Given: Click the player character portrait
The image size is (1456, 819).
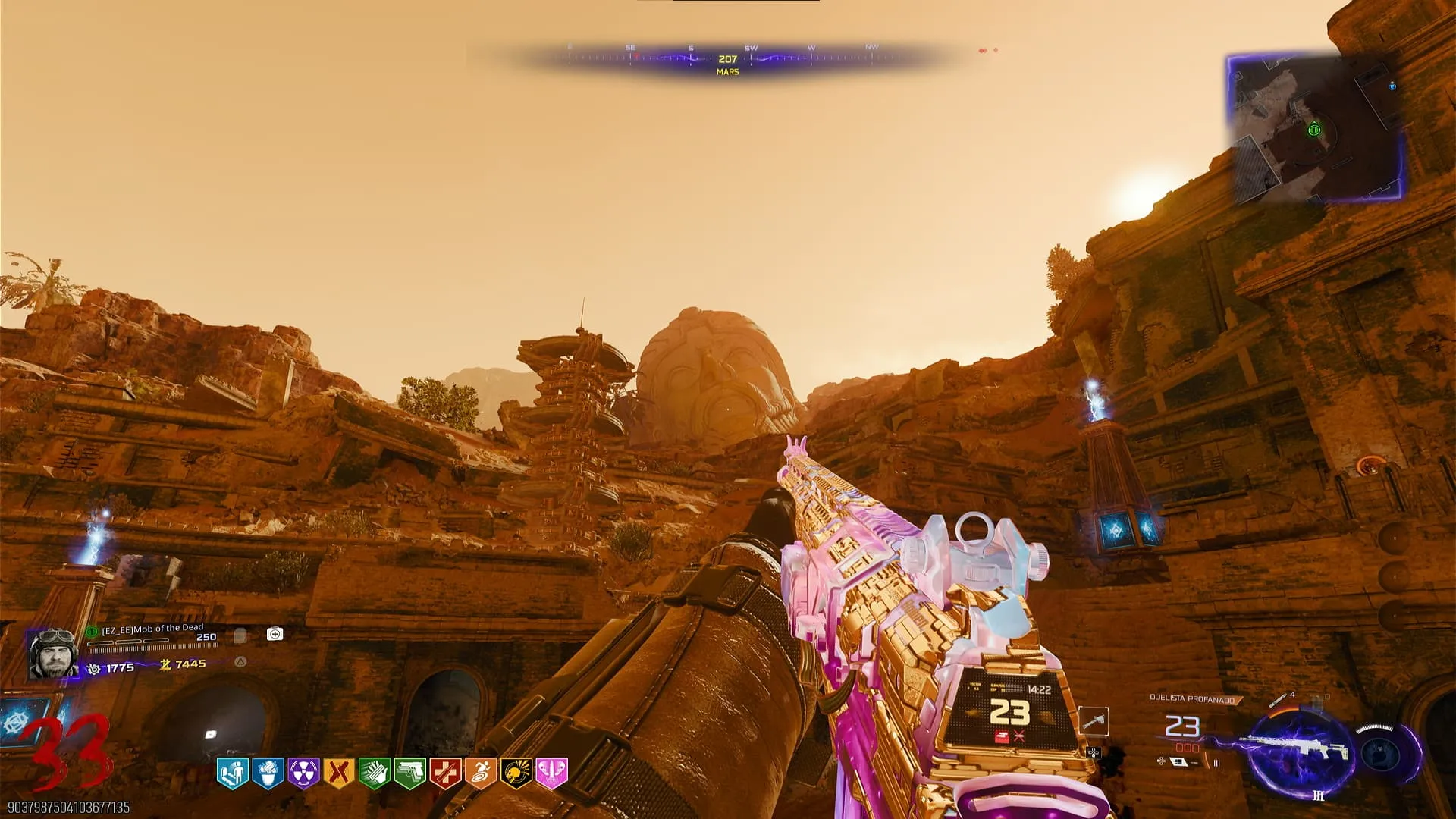Looking at the screenshot, I should click(x=52, y=652).
